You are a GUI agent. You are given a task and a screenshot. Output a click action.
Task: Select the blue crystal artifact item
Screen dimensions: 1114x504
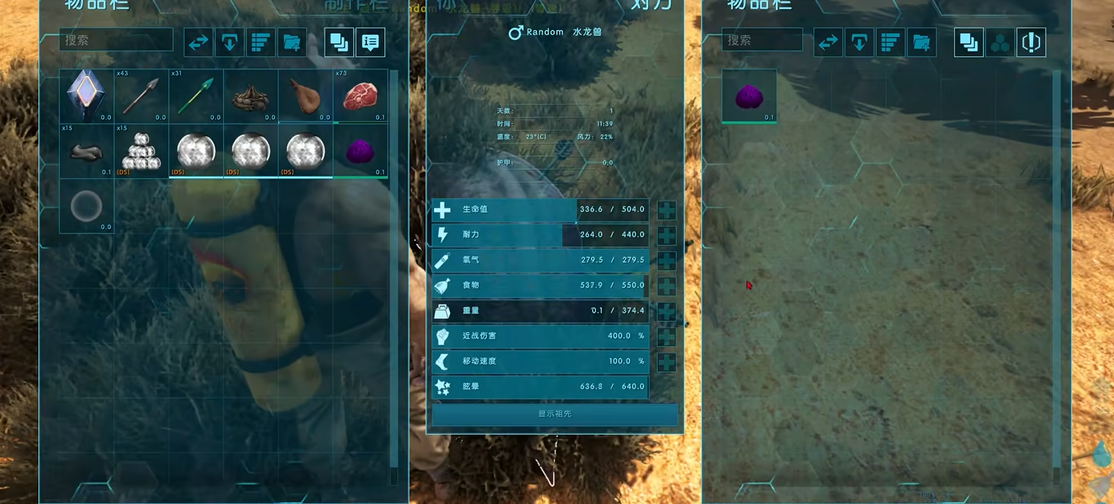click(86, 96)
